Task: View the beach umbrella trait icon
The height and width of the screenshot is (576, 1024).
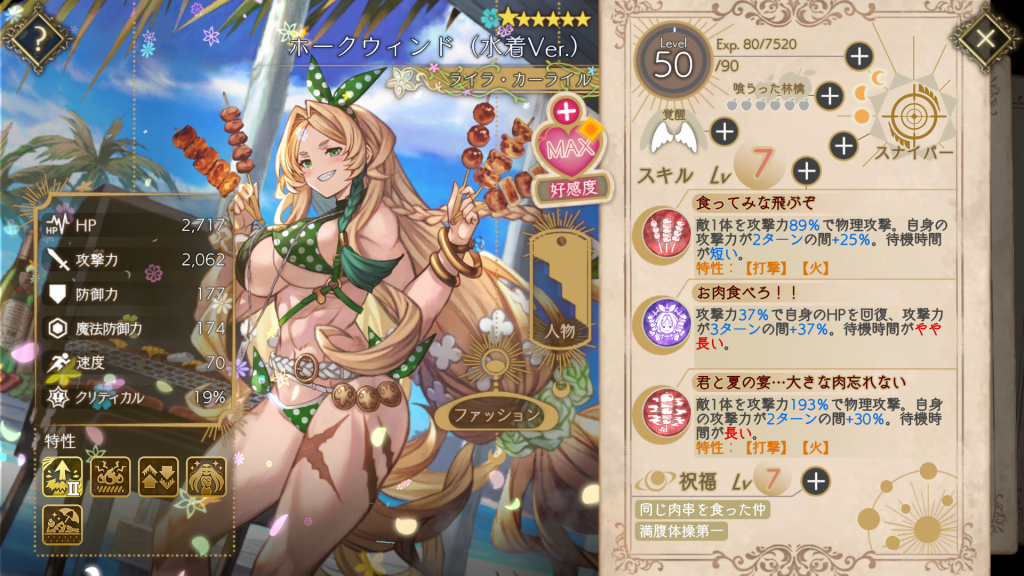Action: click(x=62, y=524)
